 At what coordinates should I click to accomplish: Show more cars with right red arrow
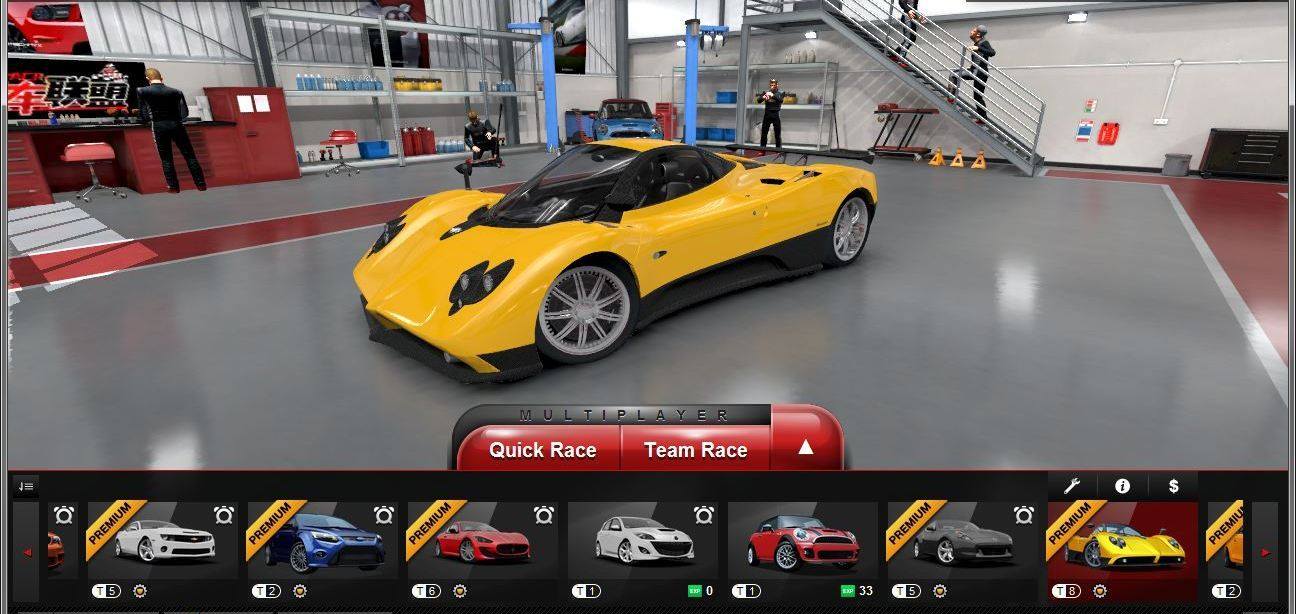[x=1265, y=552]
